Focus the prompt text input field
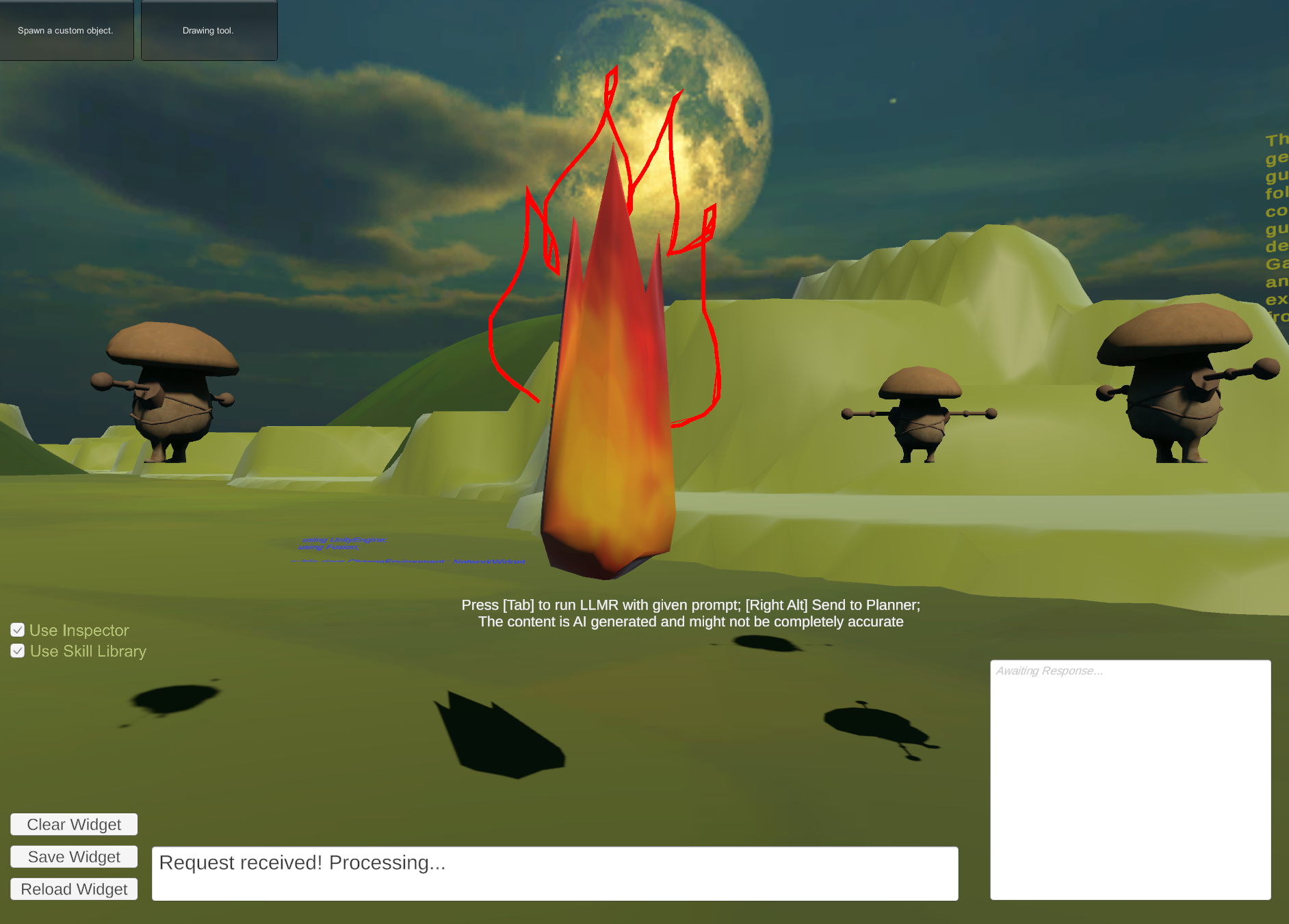This screenshot has height=924, width=1289. click(554, 873)
